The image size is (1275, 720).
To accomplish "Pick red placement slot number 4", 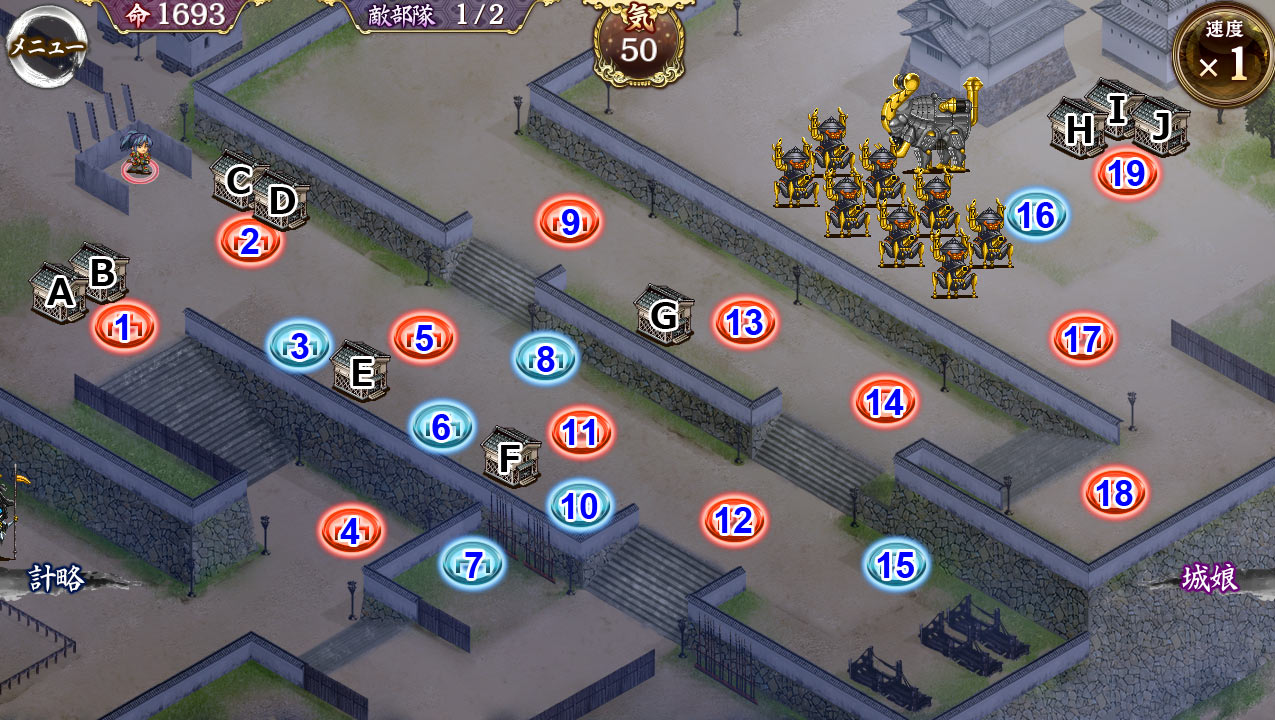I will point(350,531).
